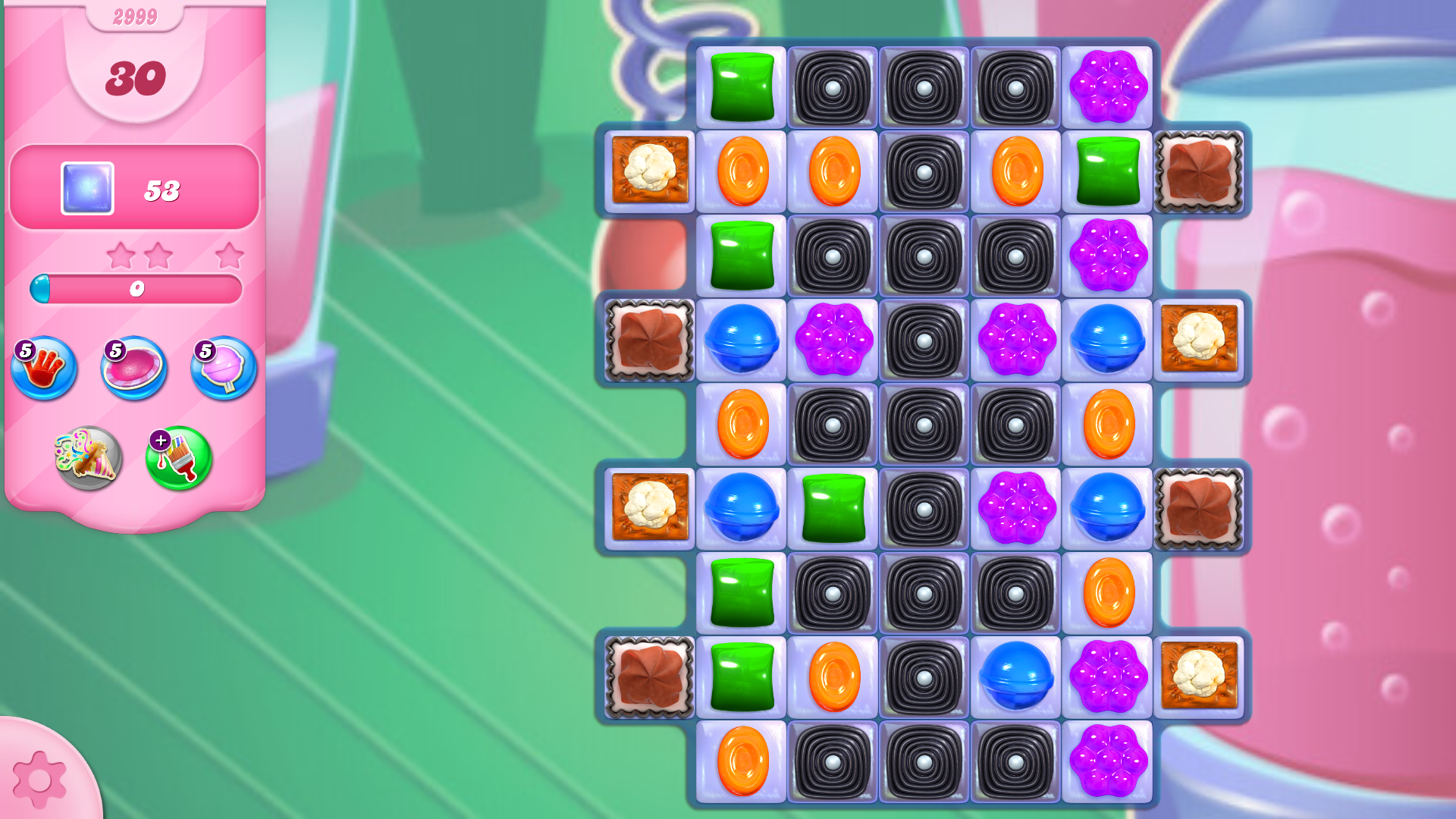1456x819 pixels.
Task: Select the third unfilled star
Action: (230, 256)
